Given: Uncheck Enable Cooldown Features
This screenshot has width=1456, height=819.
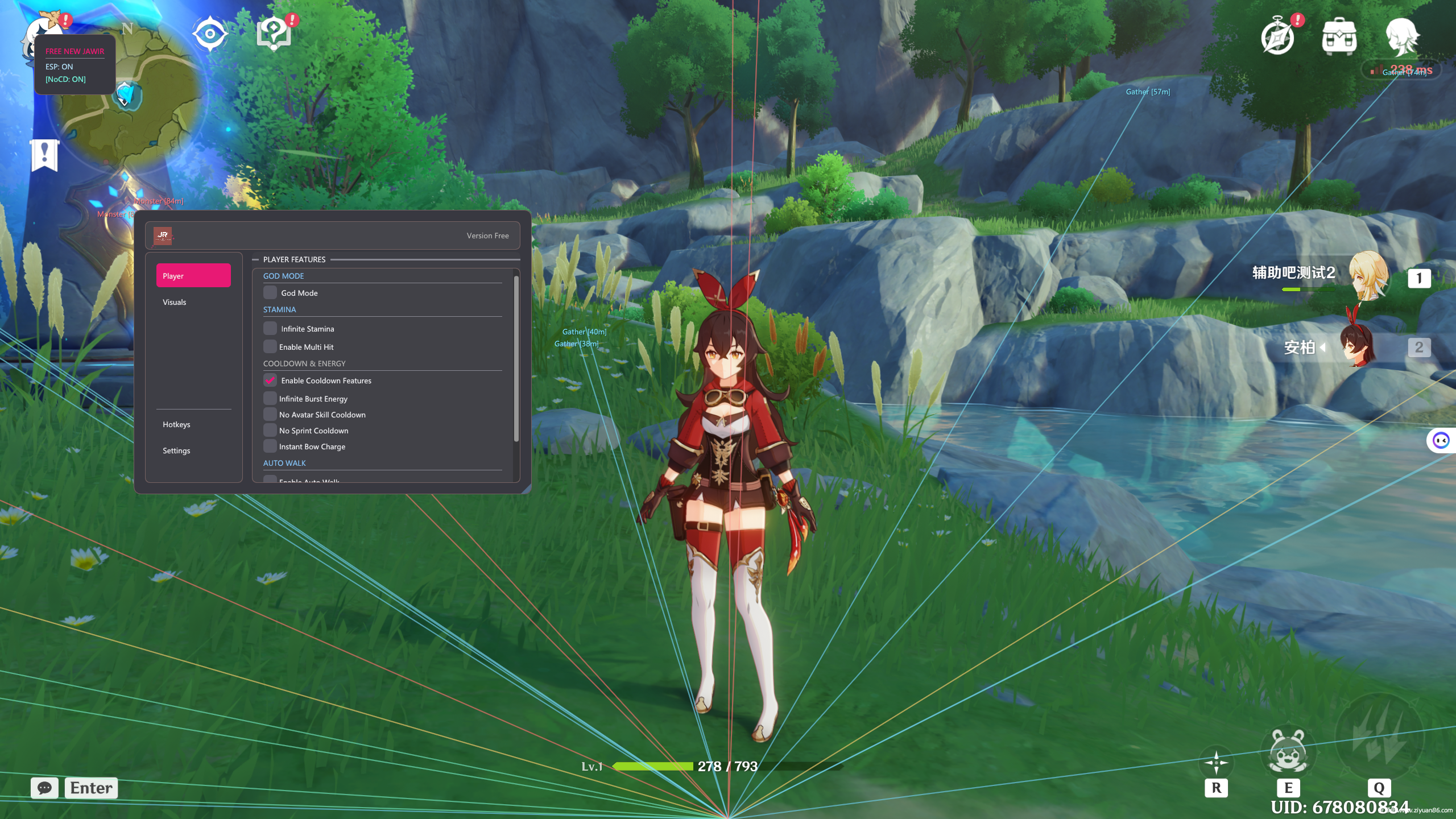Looking at the screenshot, I should coord(270,380).
